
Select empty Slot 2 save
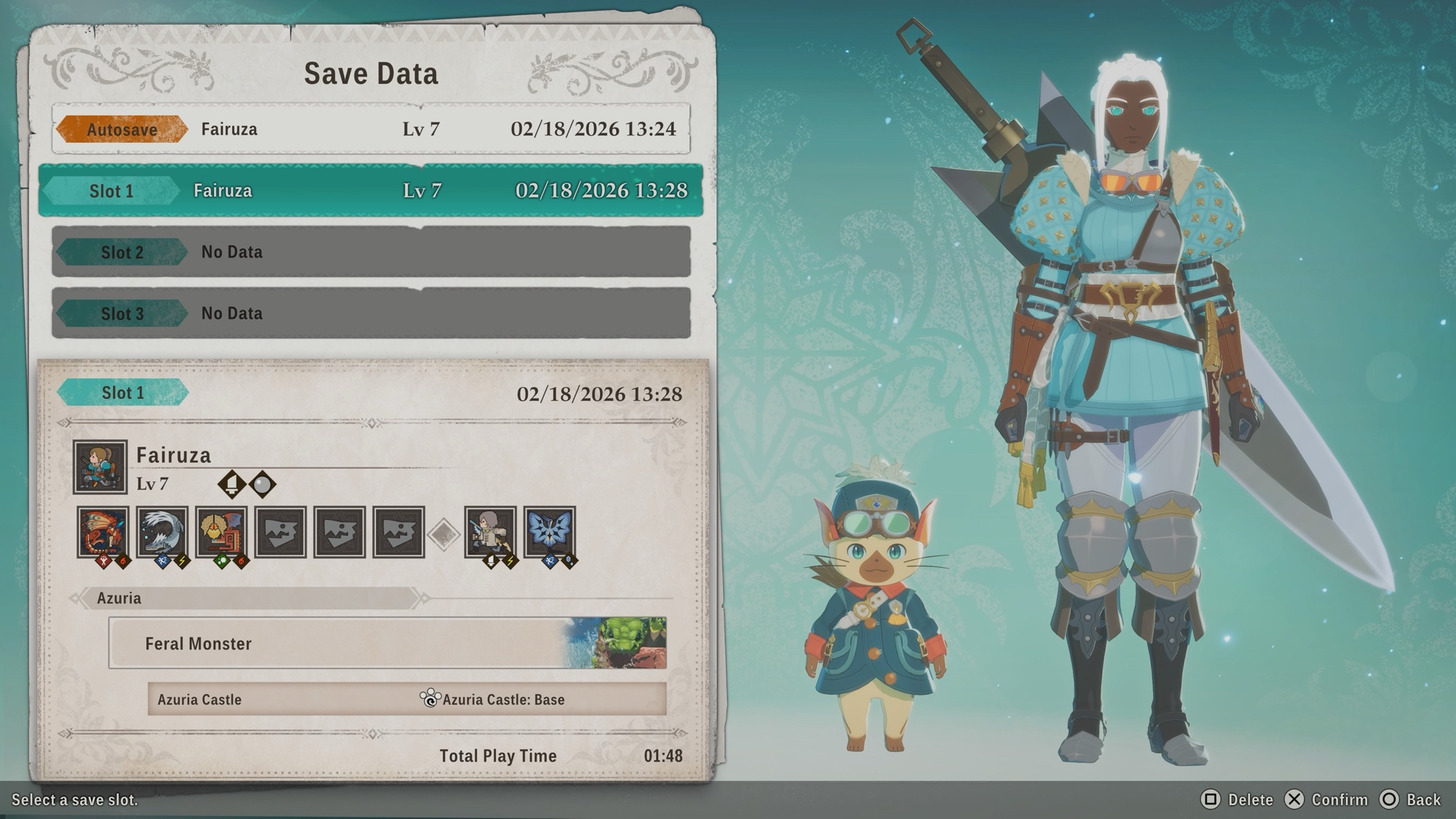point(371,252)
